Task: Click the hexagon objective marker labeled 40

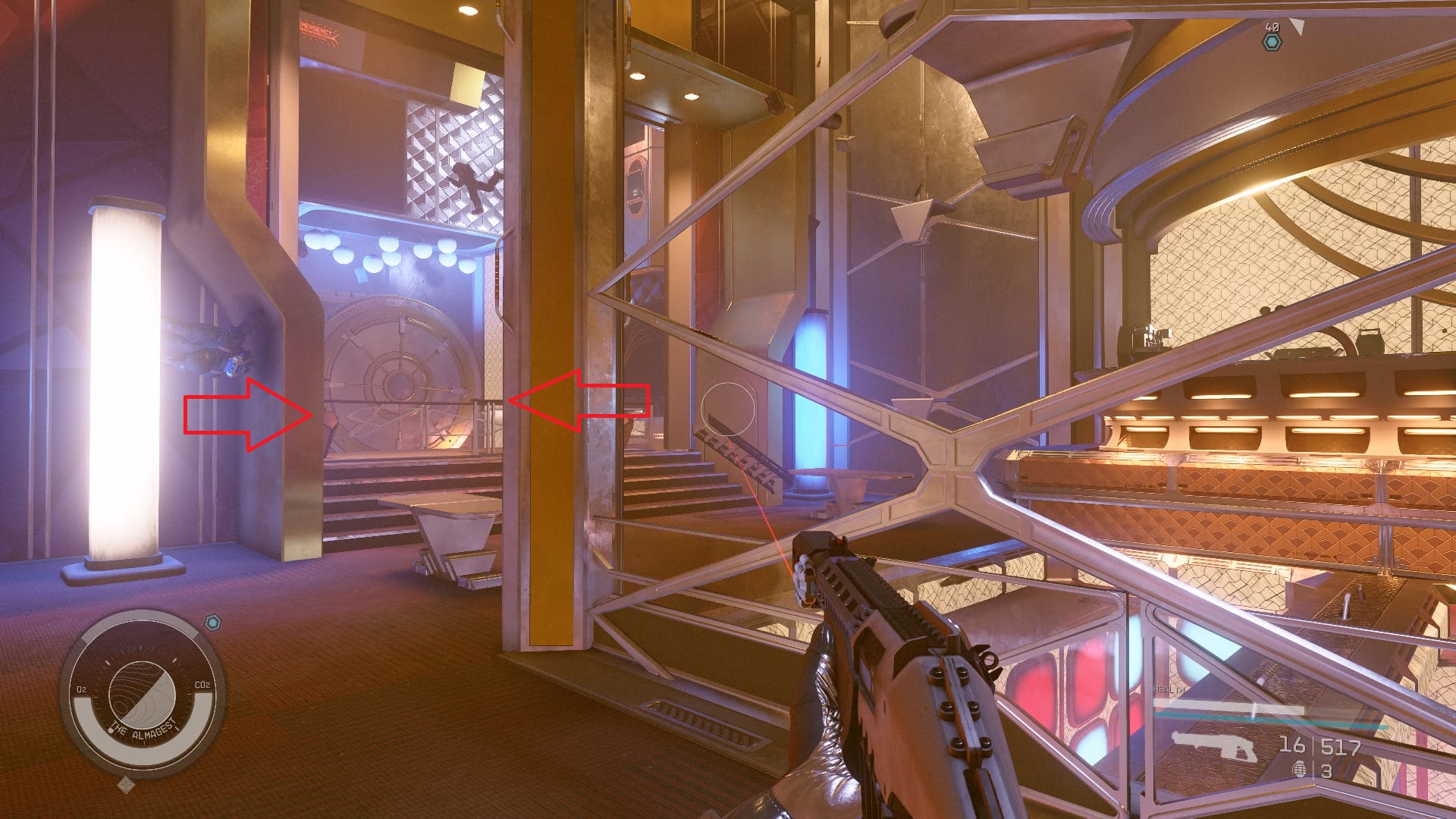Action: click(x=1272, y=42)
